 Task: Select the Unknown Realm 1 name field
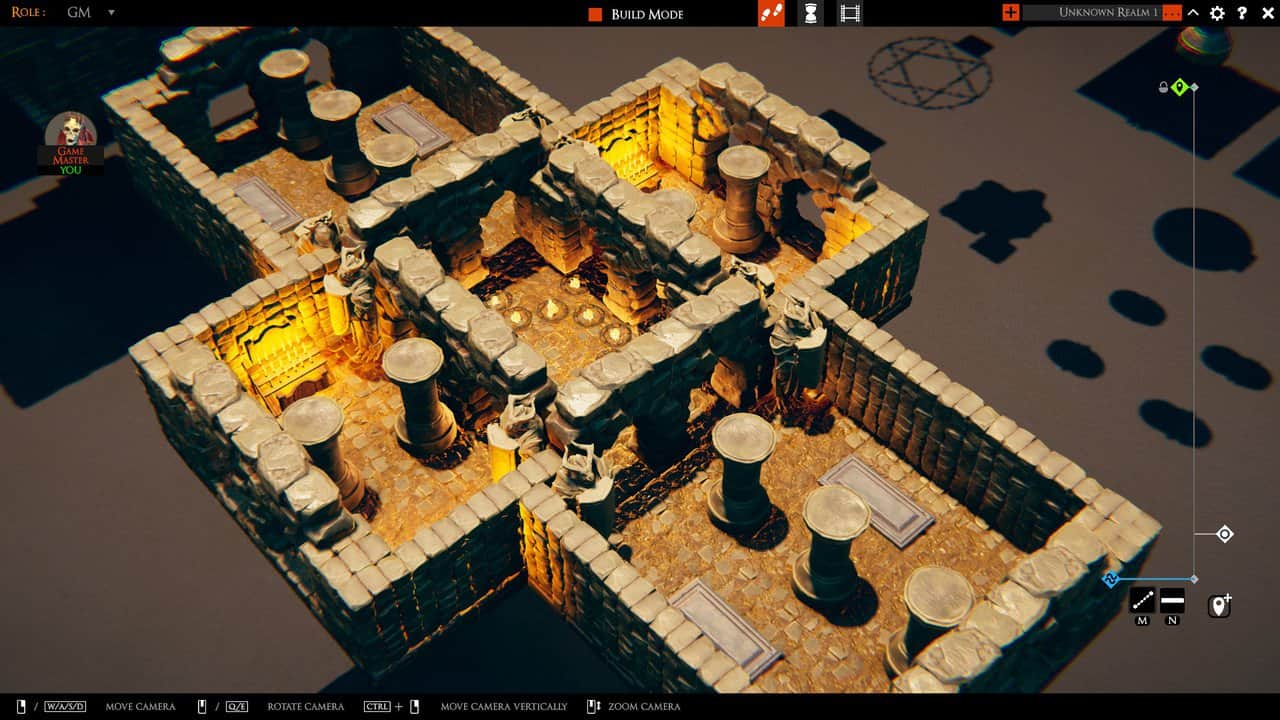[1091, 13]
